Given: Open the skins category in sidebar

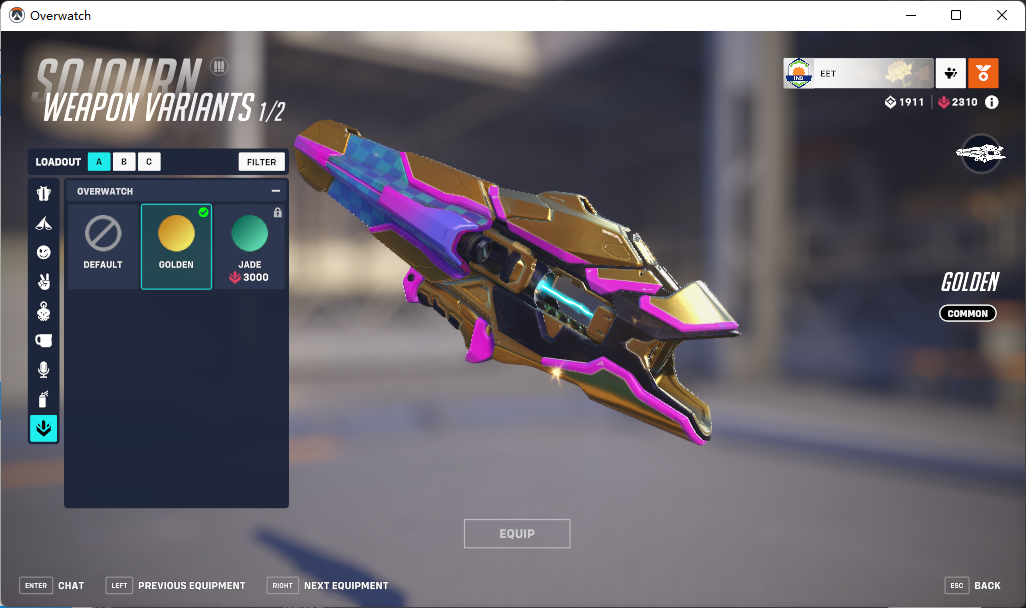Looking at the screenshot, I should 43,194.
